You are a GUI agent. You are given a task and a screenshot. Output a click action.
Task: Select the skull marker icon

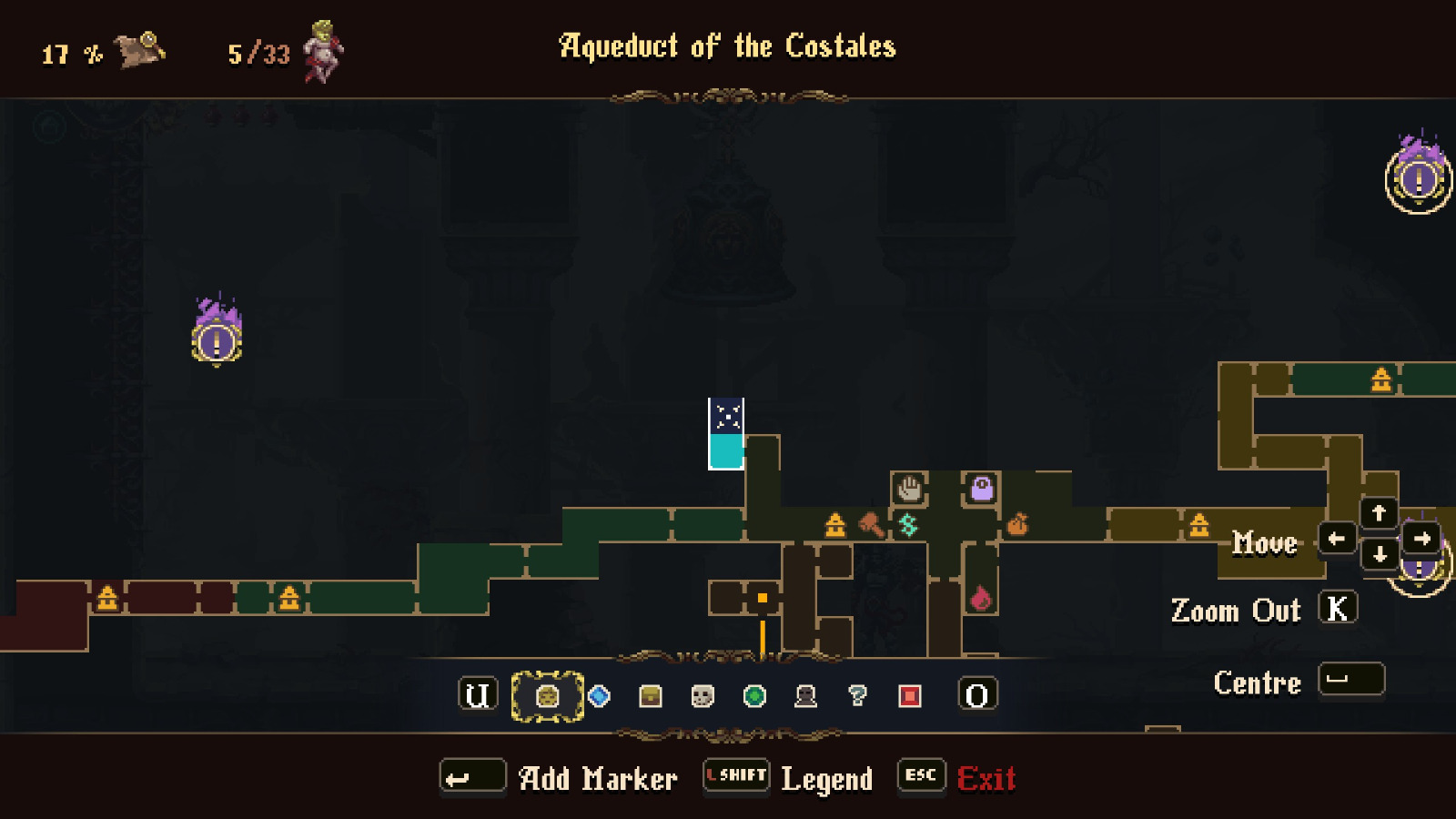tap(701, 696)
